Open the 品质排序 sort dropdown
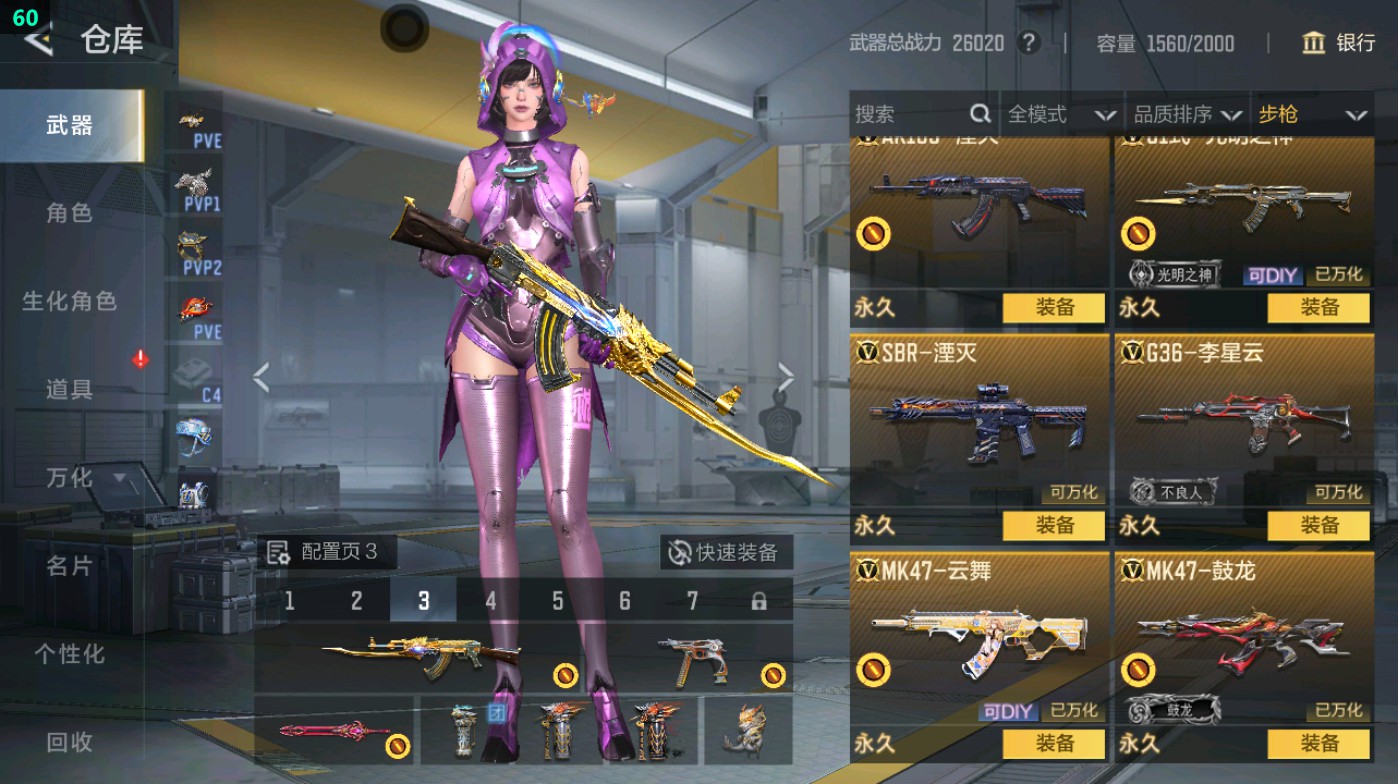 1187,115
